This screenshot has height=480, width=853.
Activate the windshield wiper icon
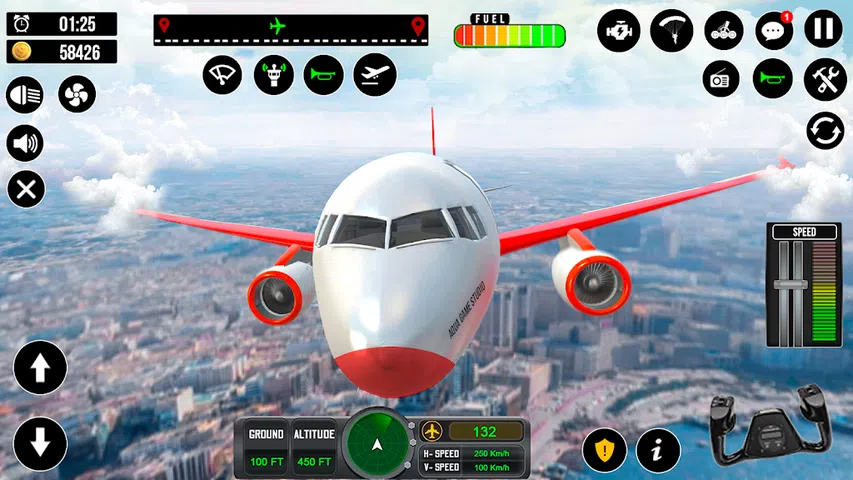pos(223,75)
